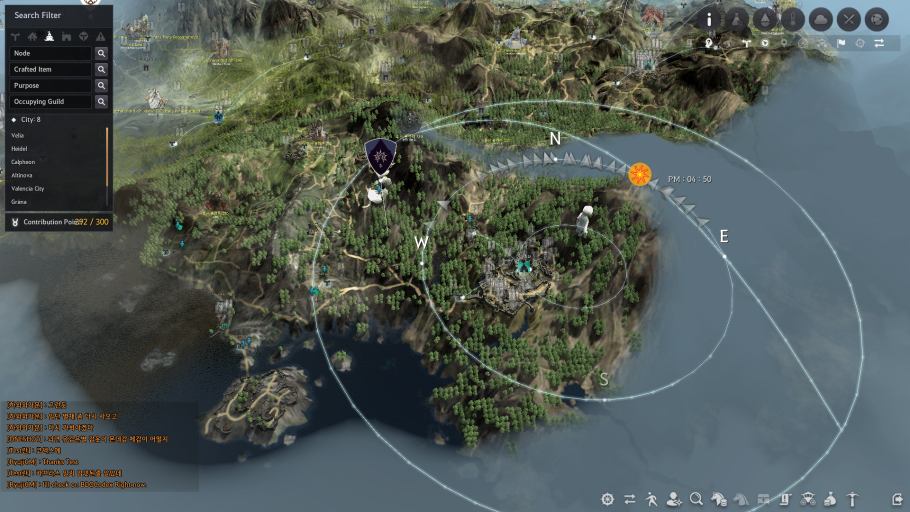Search using the Crafted Item magnifier button

coord(101,70)
